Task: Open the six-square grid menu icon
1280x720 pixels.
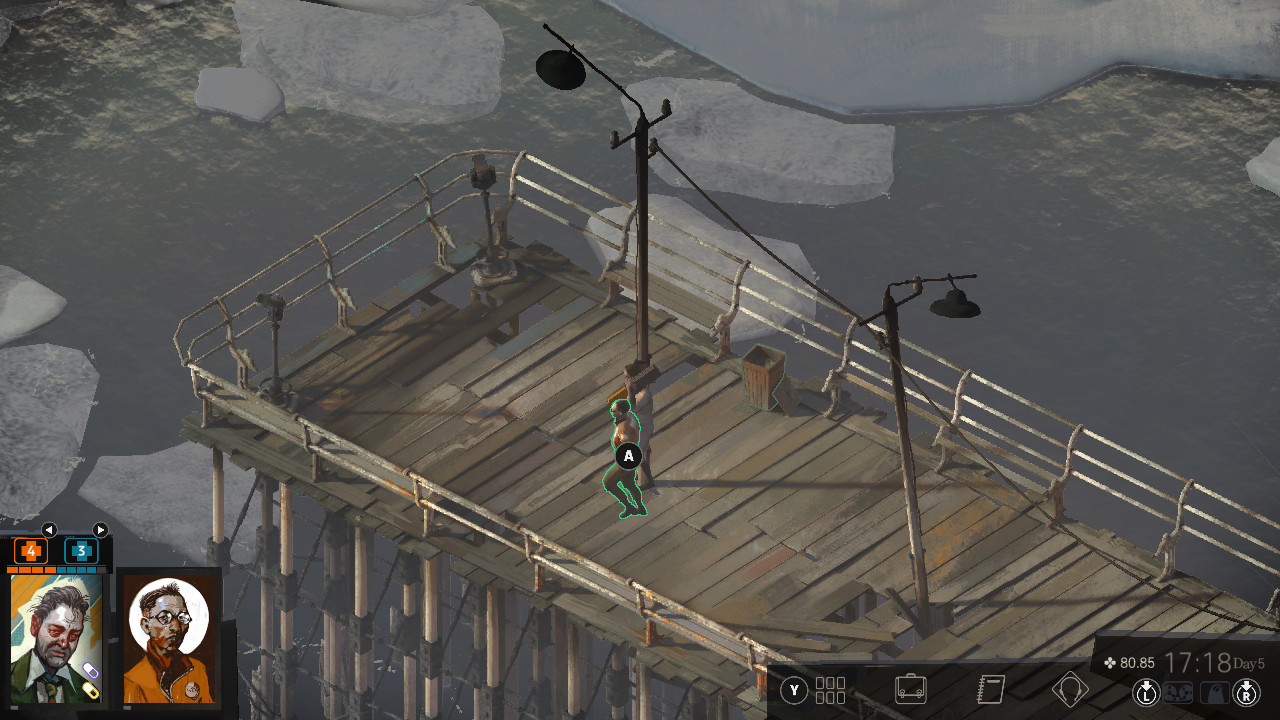Action: tap(830, 690)
